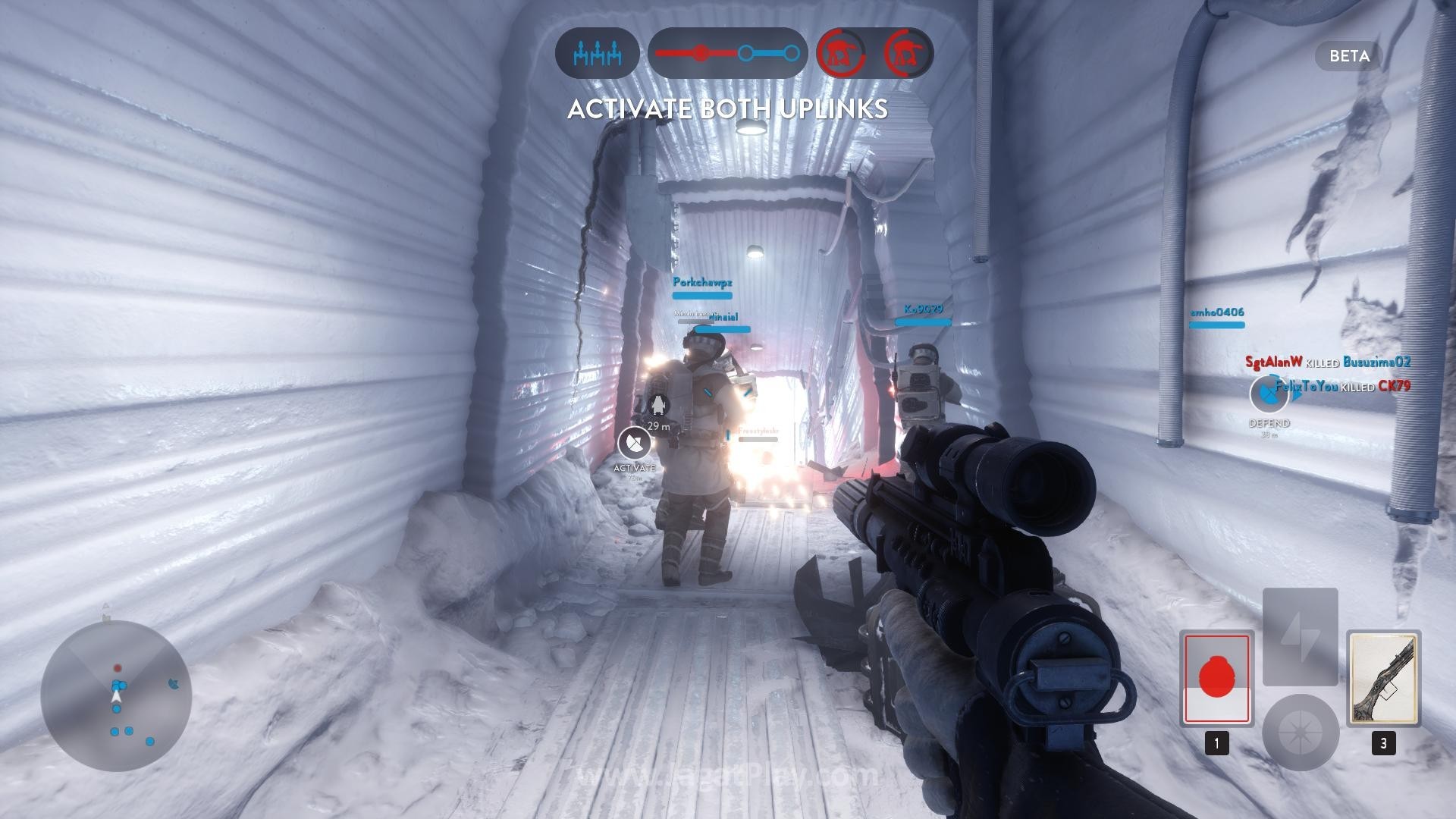
Task: Choose the rifle star card slot
Action: pyautogui.click(x=1383, y=678)
